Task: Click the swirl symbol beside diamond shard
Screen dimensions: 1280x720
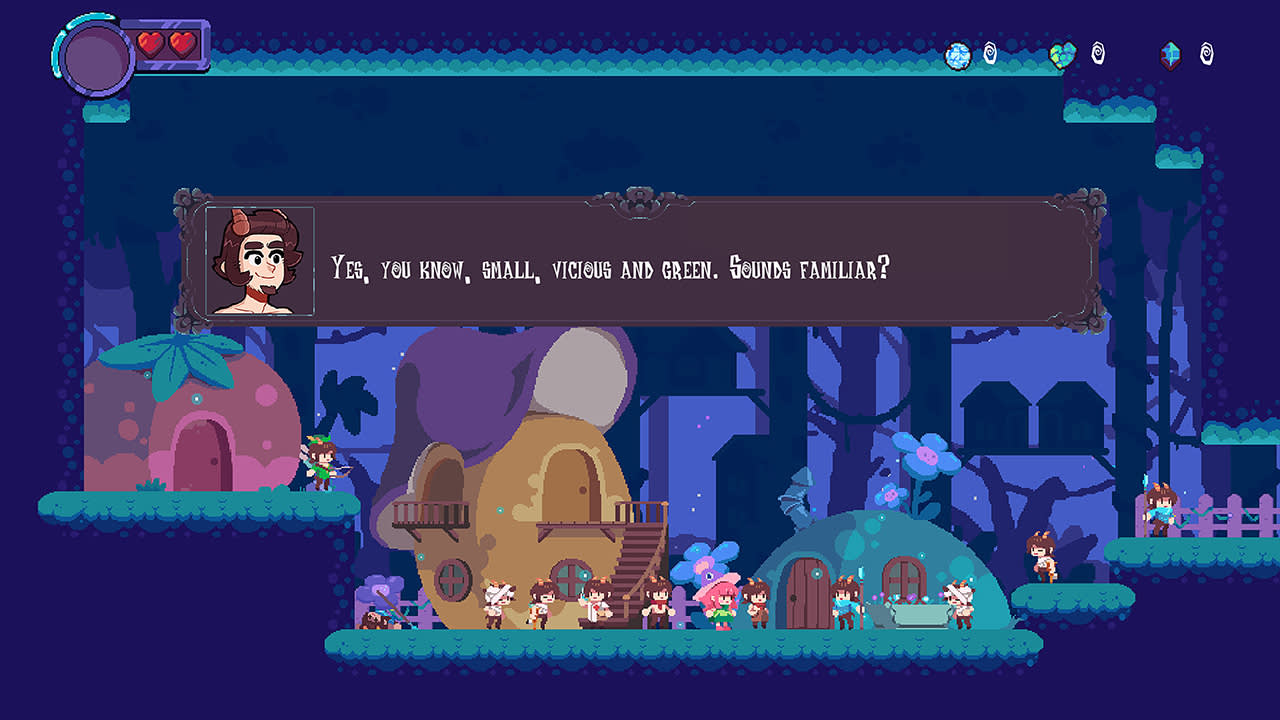Action: click(1206, 54)
